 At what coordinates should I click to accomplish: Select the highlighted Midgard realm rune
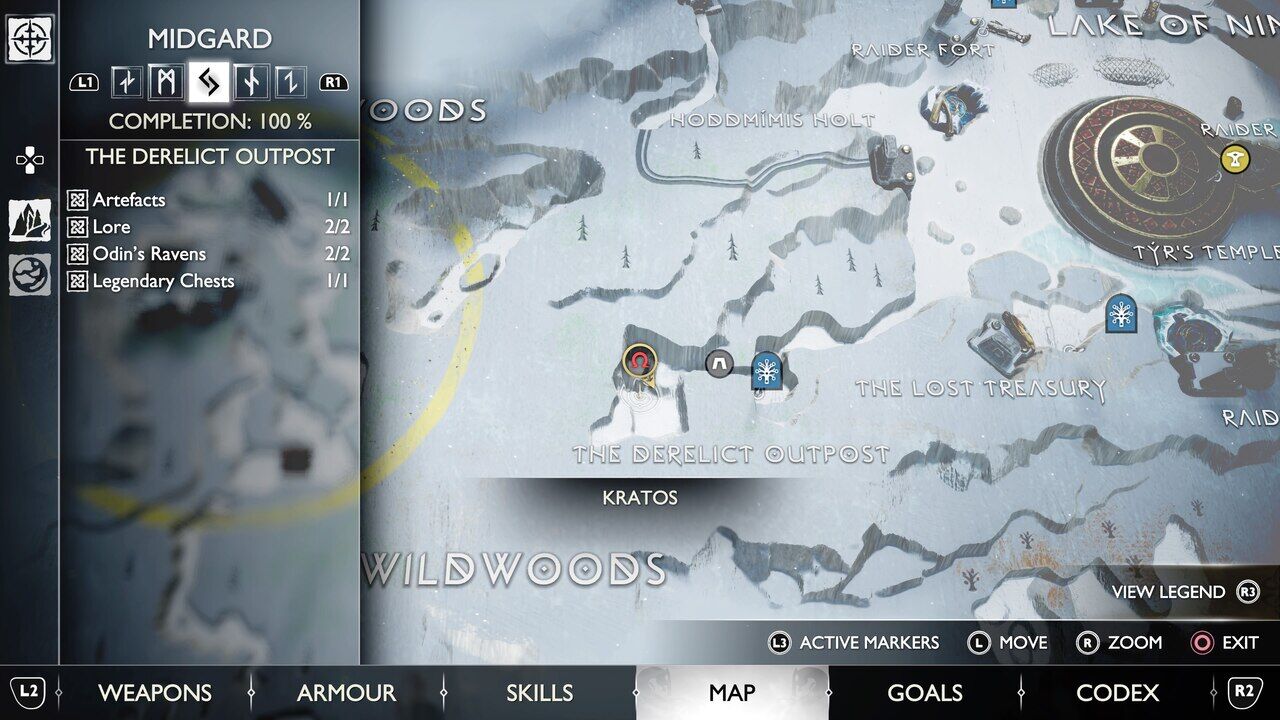pyautogui.click(x=208, y=82)
